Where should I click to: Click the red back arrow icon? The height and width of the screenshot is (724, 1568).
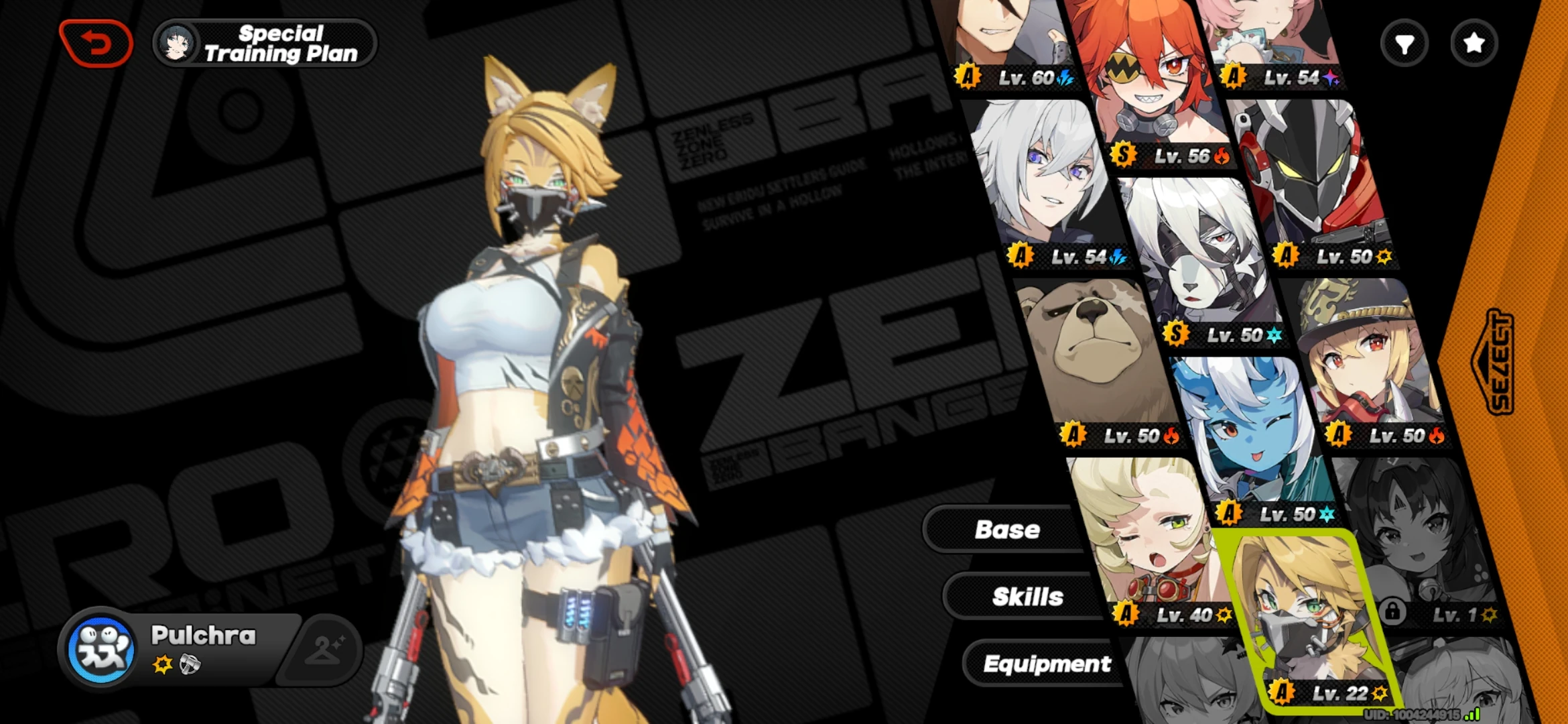(x=96, y=42)
